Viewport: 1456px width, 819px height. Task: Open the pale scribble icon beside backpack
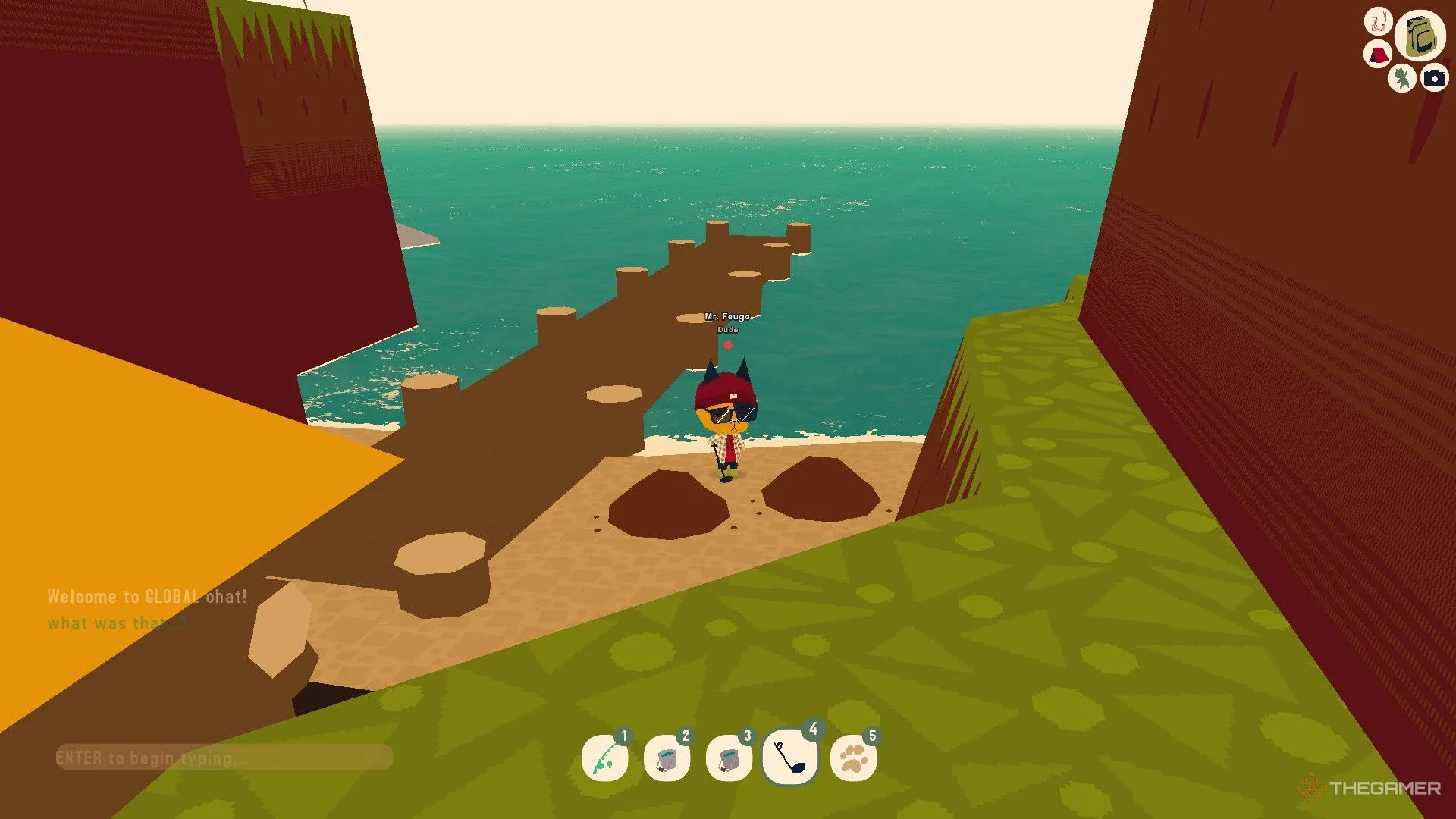1378,20
